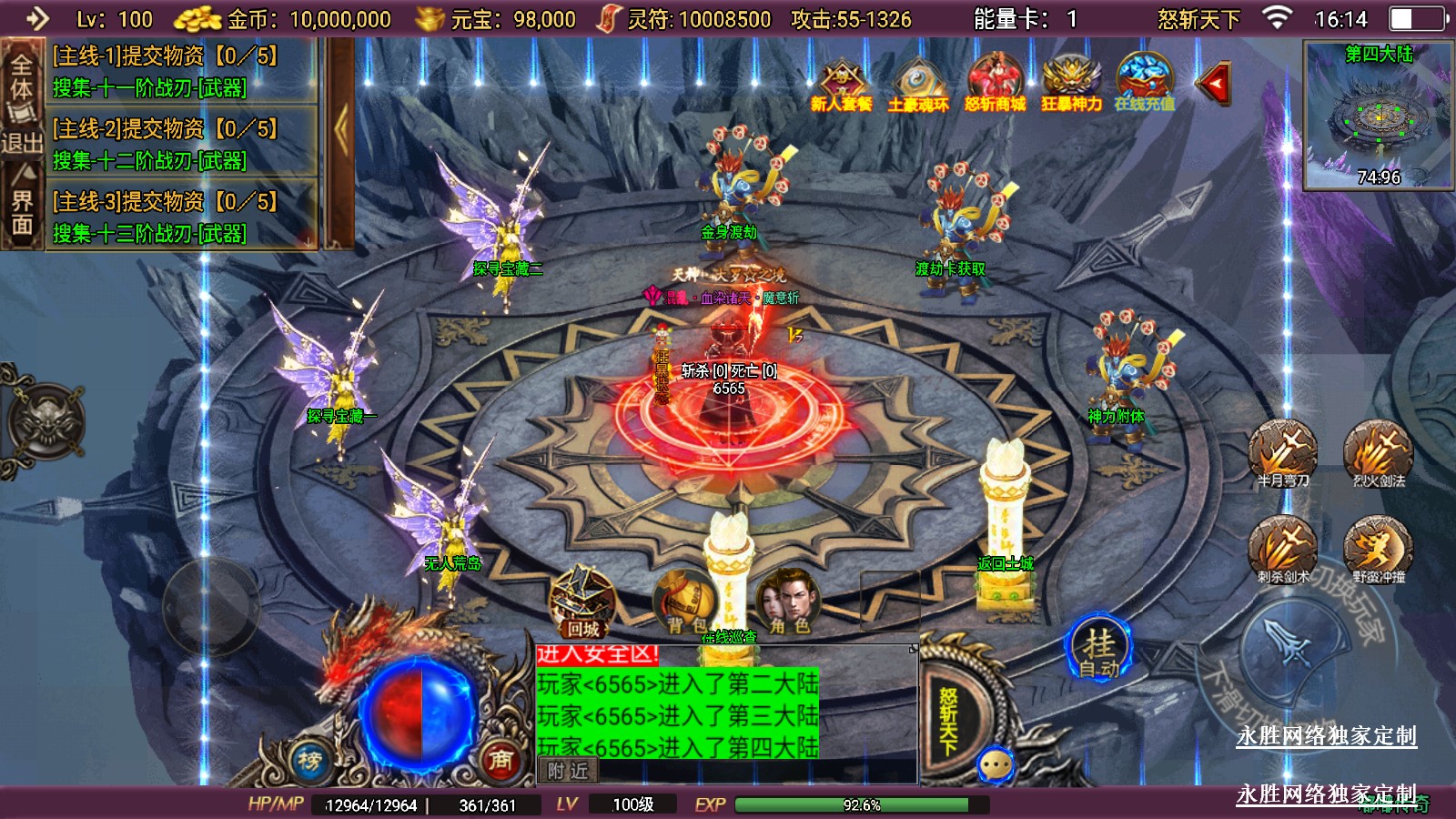Open the 新人套餐 newcomer package icon

pos(842,83)
